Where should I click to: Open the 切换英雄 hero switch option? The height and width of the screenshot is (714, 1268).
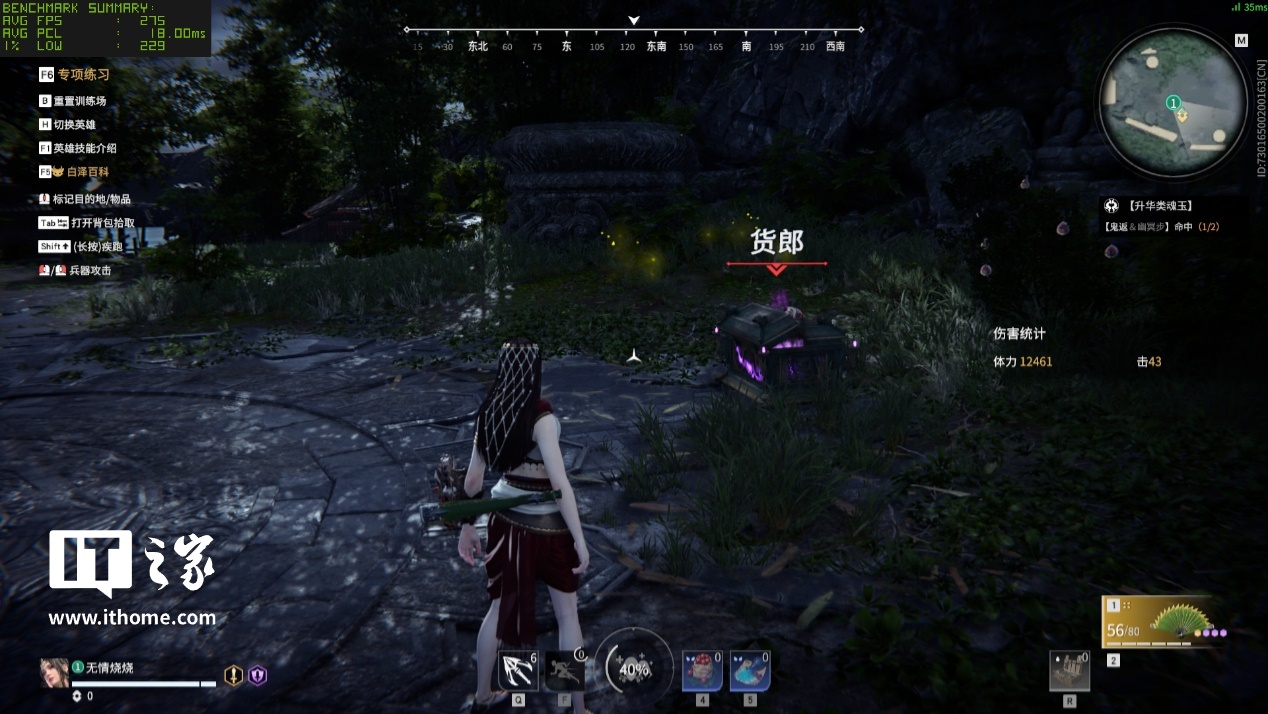point(75,125)
